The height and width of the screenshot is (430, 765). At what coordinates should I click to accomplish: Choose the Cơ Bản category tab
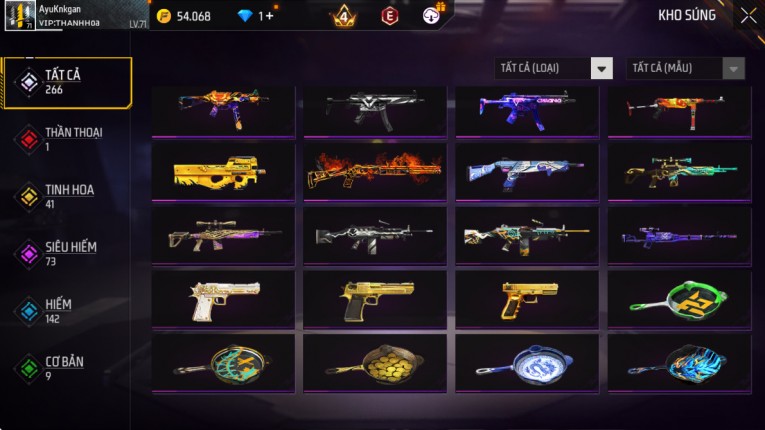click(x=67, y=368)
